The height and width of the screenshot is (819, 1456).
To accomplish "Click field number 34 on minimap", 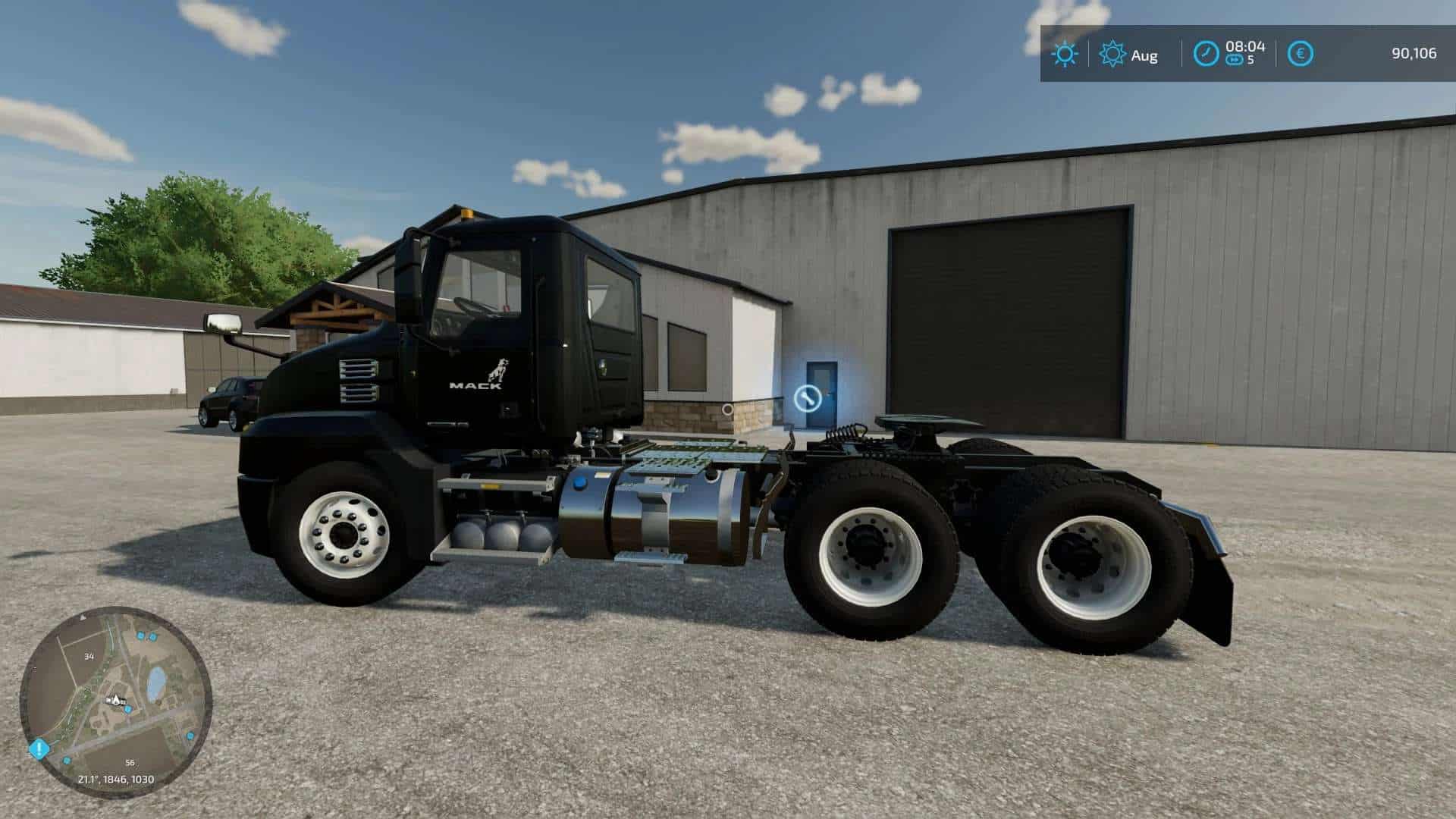I will tap(89, 656).
